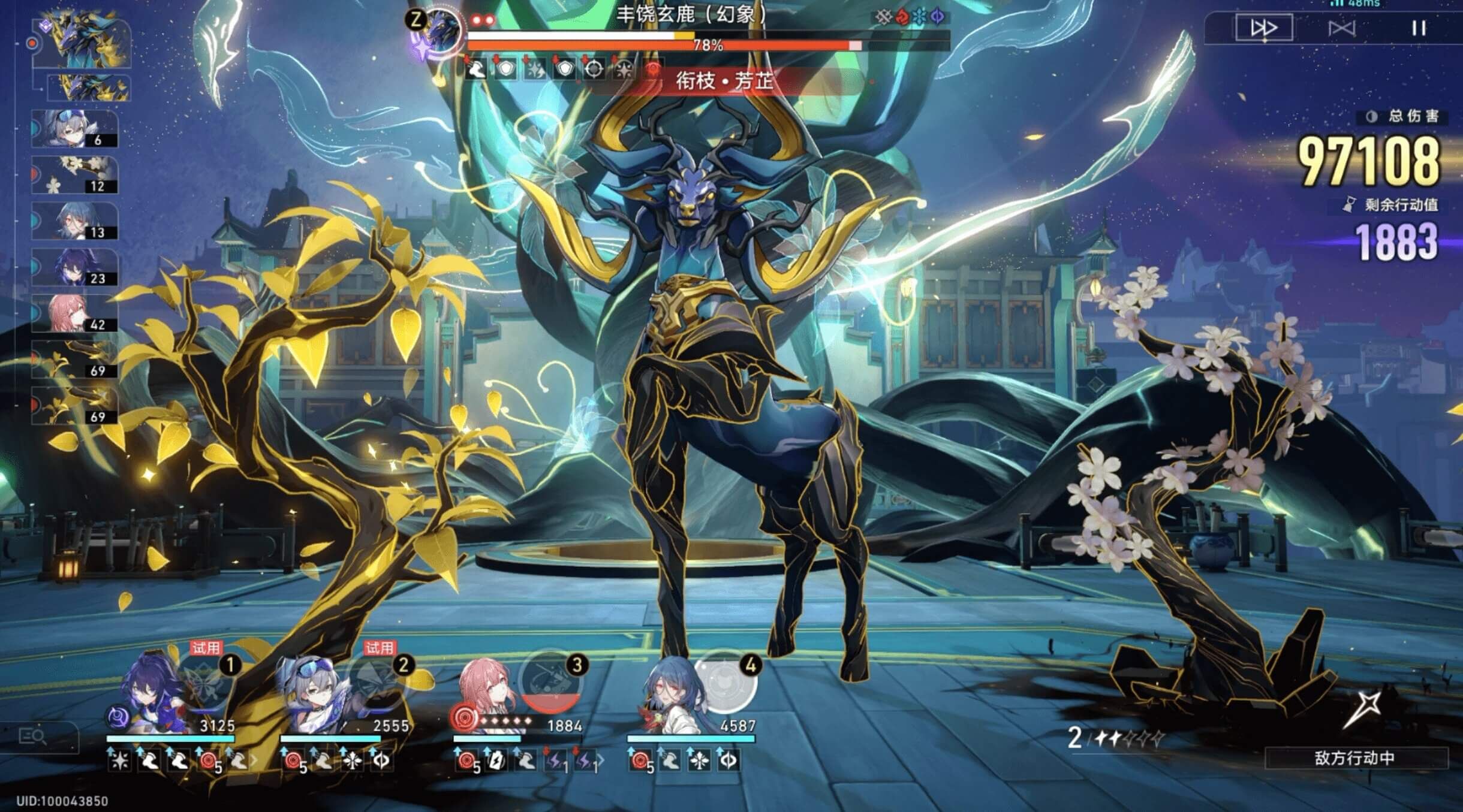This screenshot has width=1463, height=812.
Task: Select the pink-haired turn entry marked 42
Action: 74,313
